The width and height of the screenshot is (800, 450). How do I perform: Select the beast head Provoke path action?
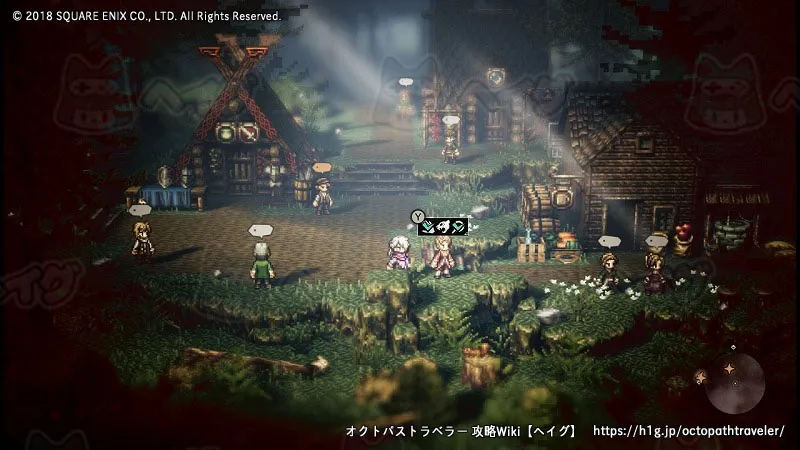tap(442, 226)
